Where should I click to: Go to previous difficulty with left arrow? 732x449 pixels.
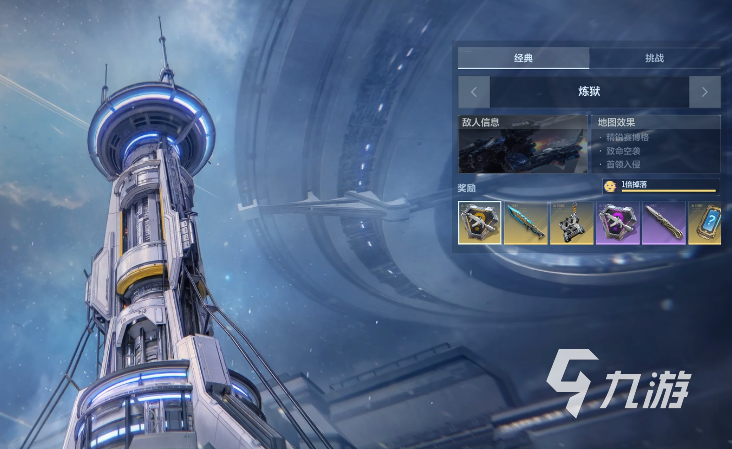tap(474, 92)
